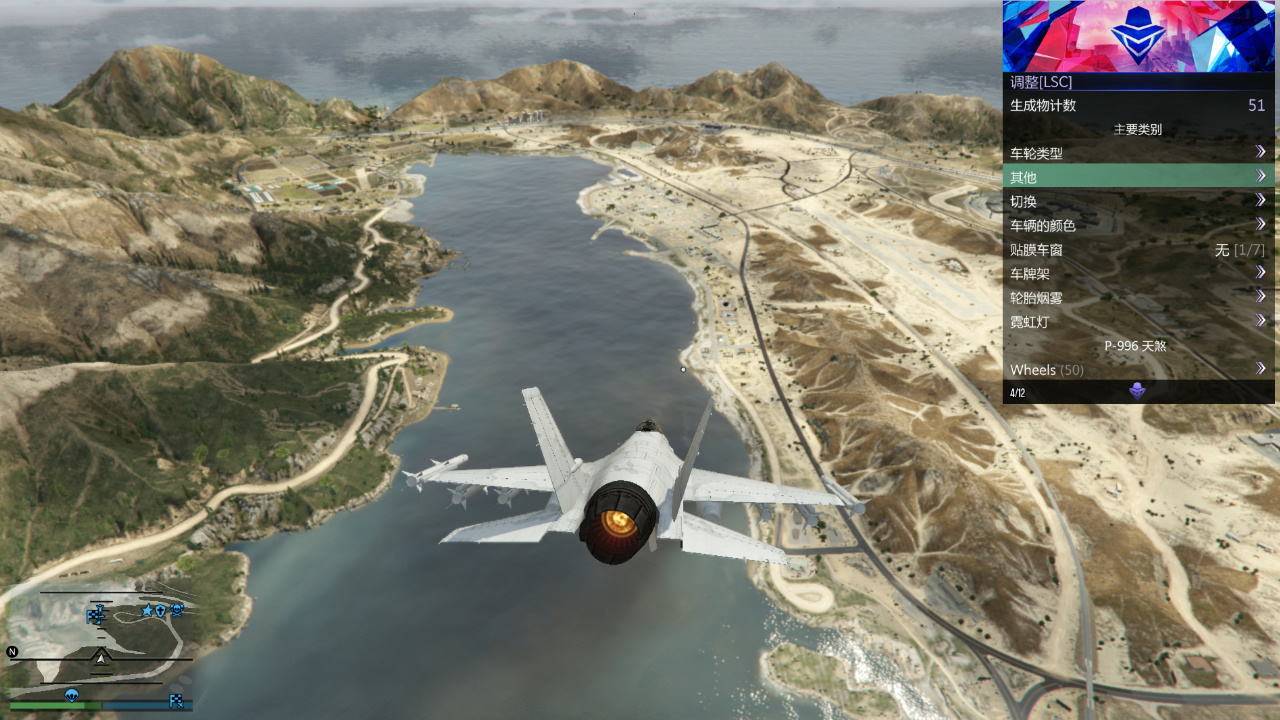The height and width of the screenshot is (720, 1280).
Task: Open the Wheels (50) submenu
Action: coord(1138,370)
